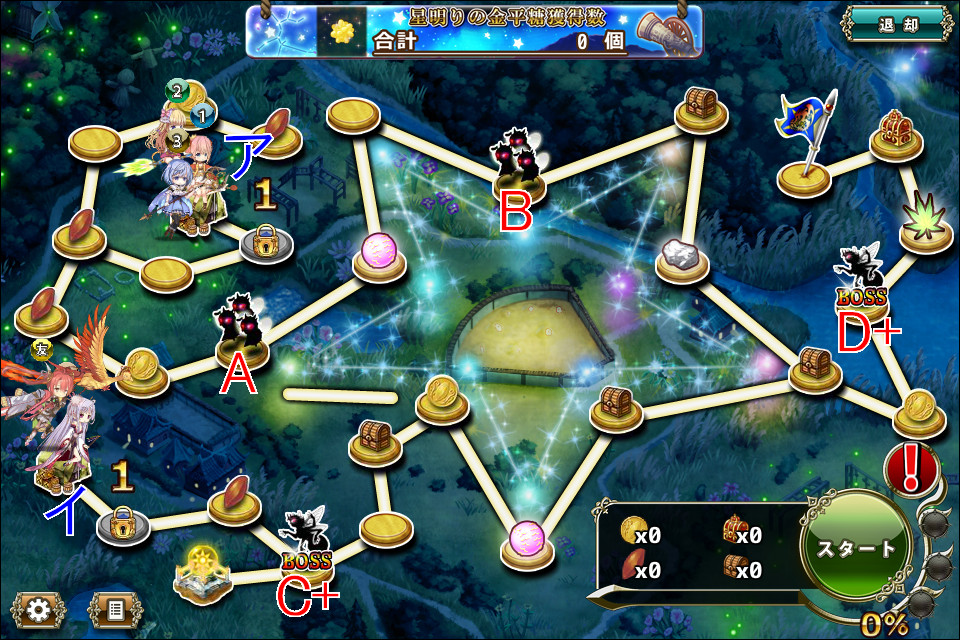960x640 pixels.
Task: Tap the red exclamation mark alert
Action: [x=910, y=470]
